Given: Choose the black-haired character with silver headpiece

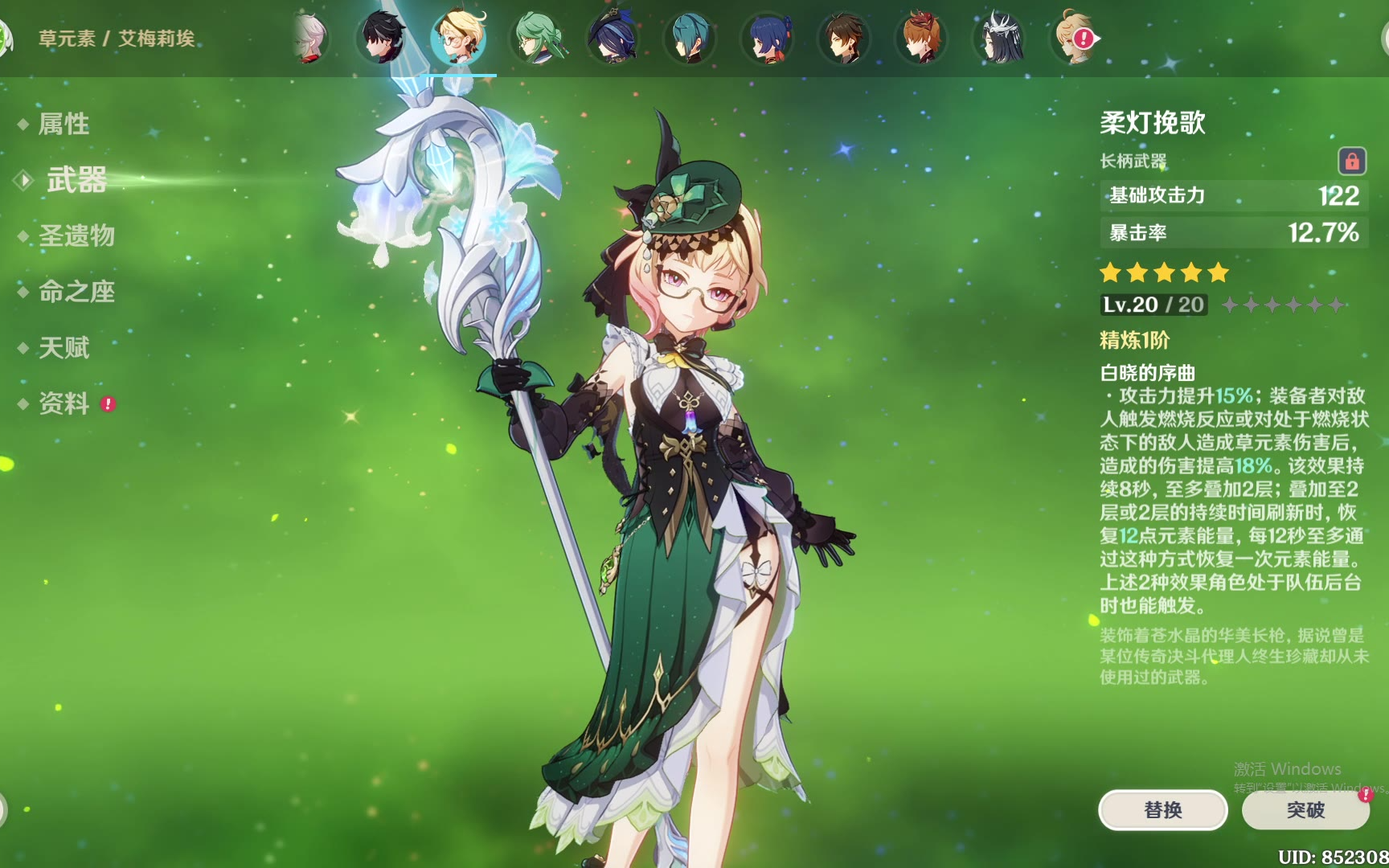Looking at the screenshot, I should click(x=999, y=38).
